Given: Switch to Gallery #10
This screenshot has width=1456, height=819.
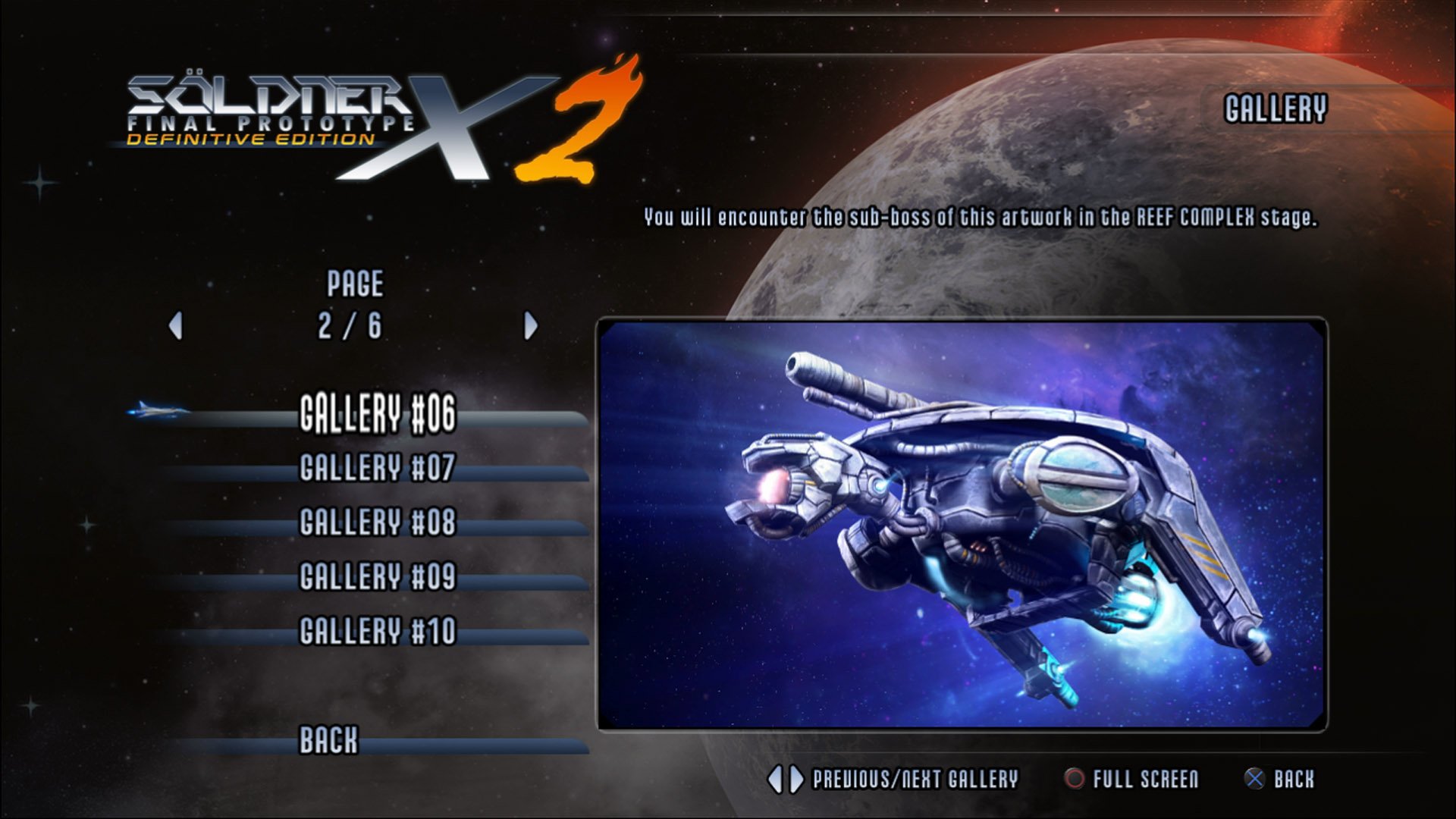Looking at the screenshot, I should 378,629.
